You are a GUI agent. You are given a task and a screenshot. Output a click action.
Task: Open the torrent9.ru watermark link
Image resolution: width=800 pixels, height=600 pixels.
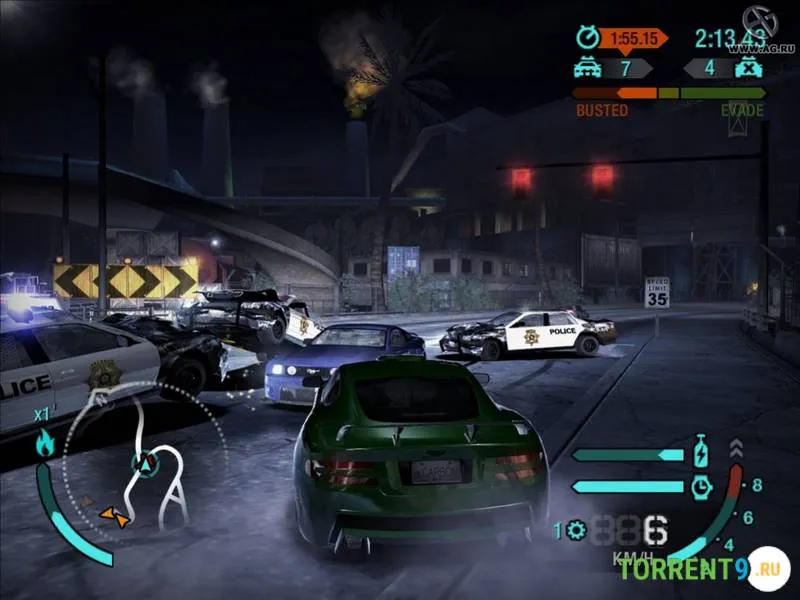tap(698, 569)
